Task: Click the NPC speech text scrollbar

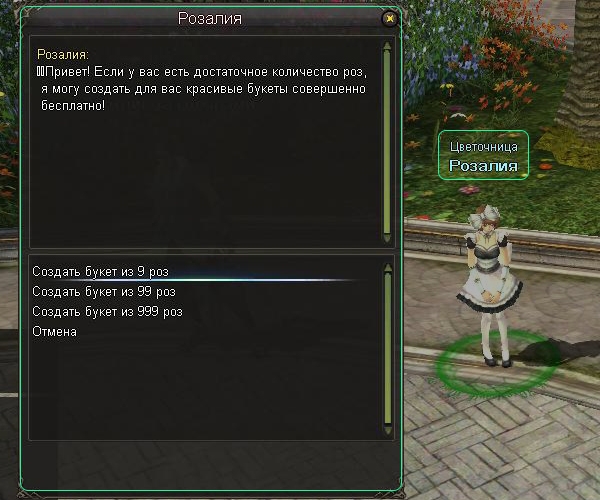Action: click(387, 140)
